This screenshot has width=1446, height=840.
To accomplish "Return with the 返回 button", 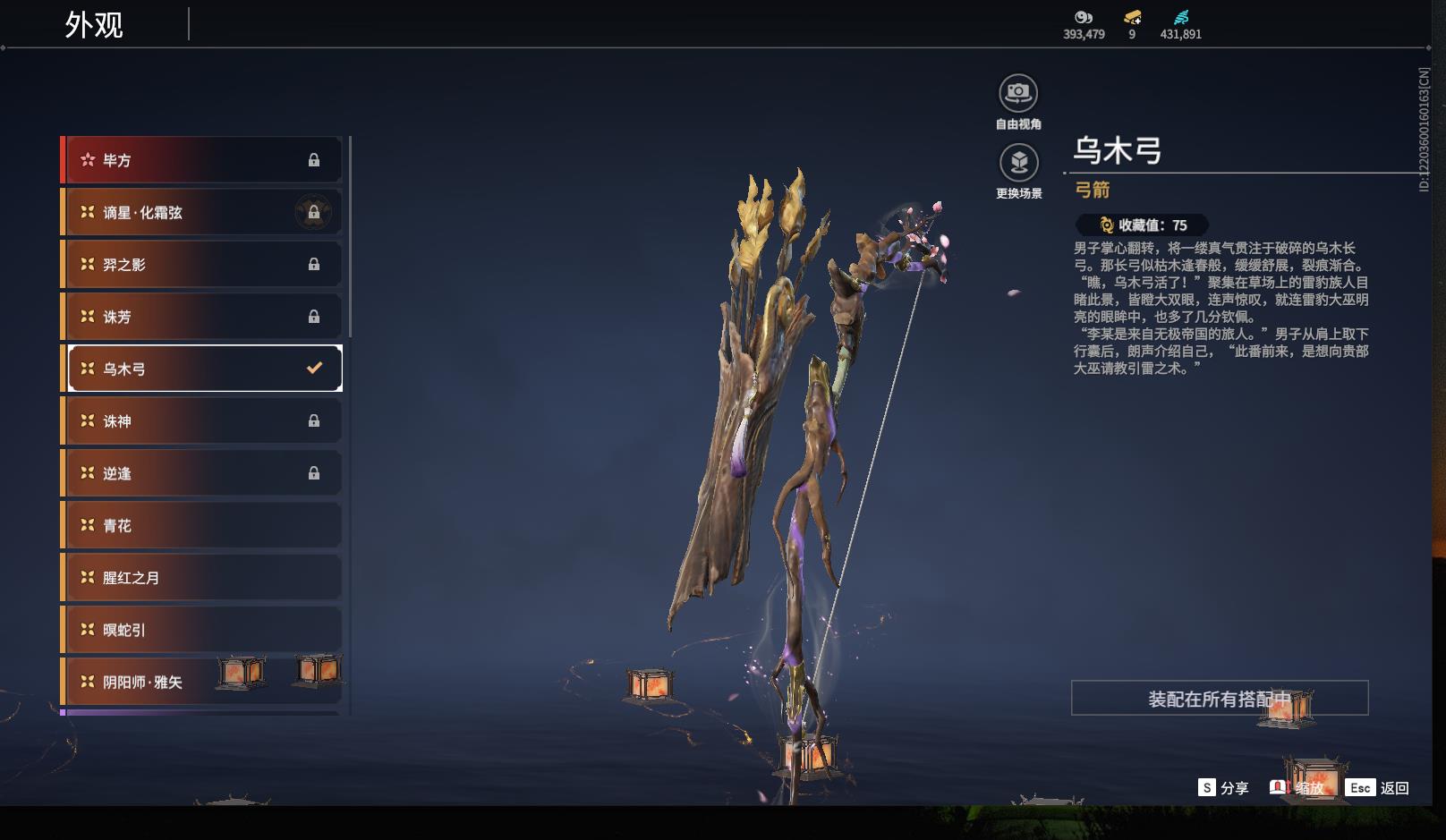I will [1378, 788].
